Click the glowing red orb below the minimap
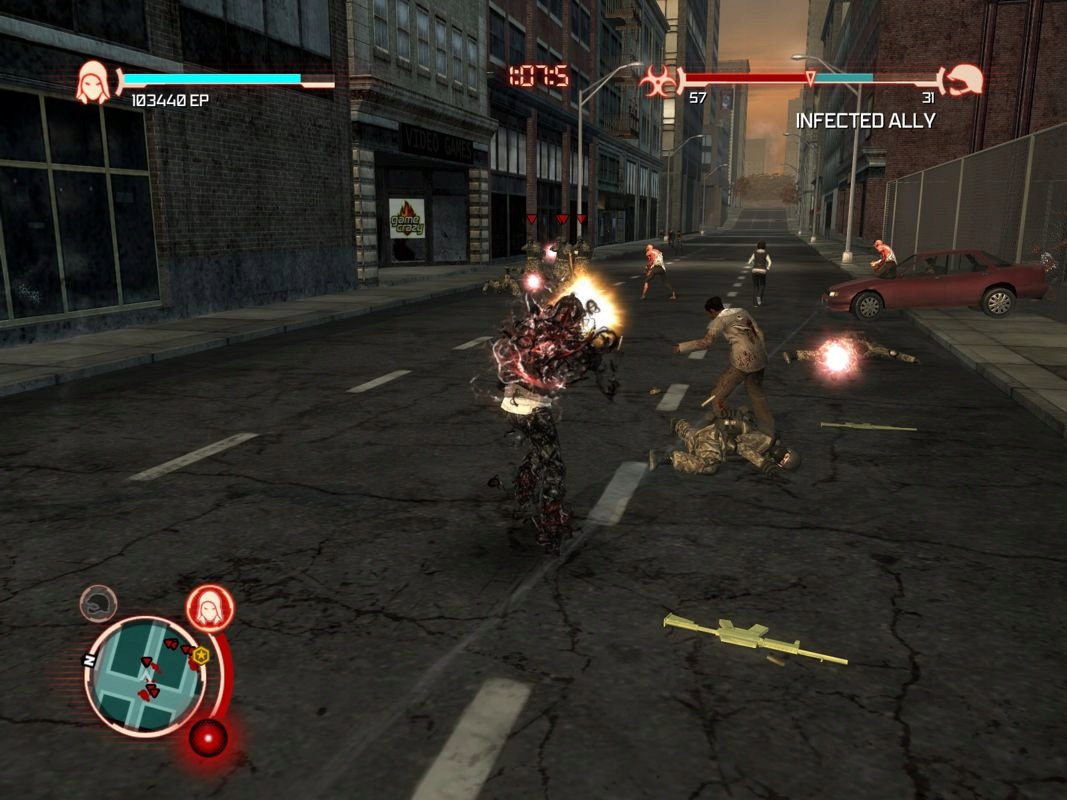 click(208, 738)
